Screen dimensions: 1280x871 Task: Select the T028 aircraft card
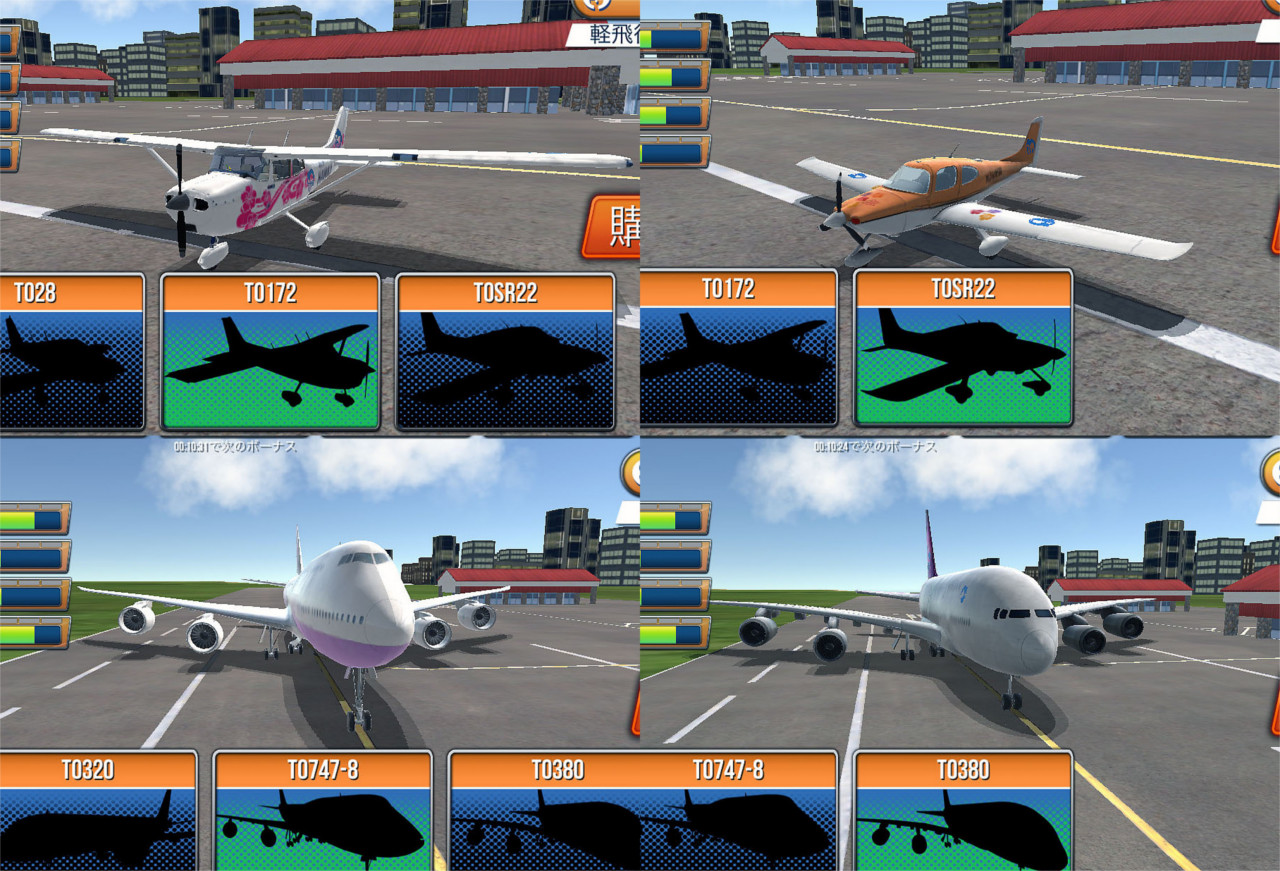tap(68, 352)
